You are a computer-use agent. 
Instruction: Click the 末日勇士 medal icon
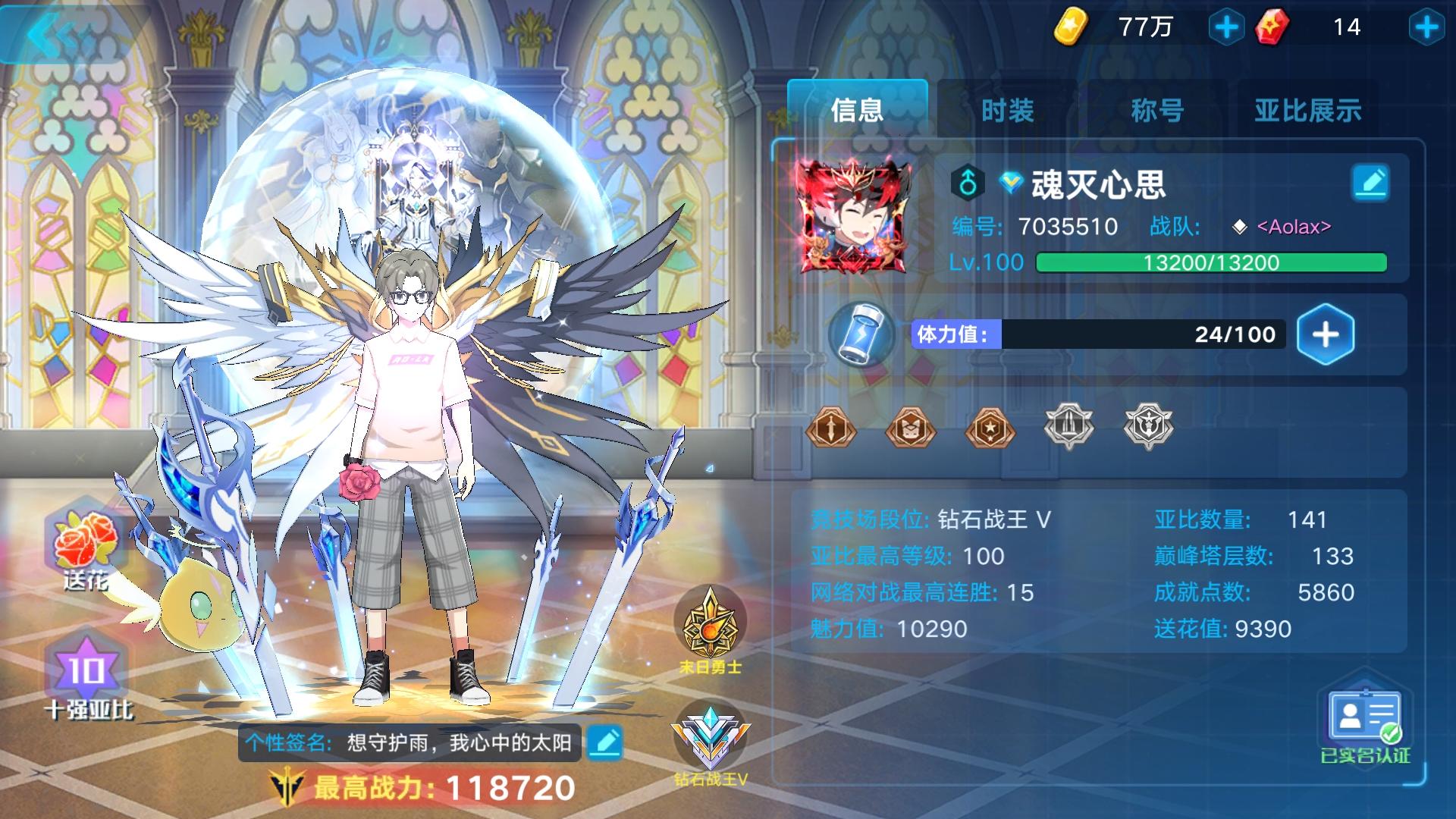coord(709,622)
